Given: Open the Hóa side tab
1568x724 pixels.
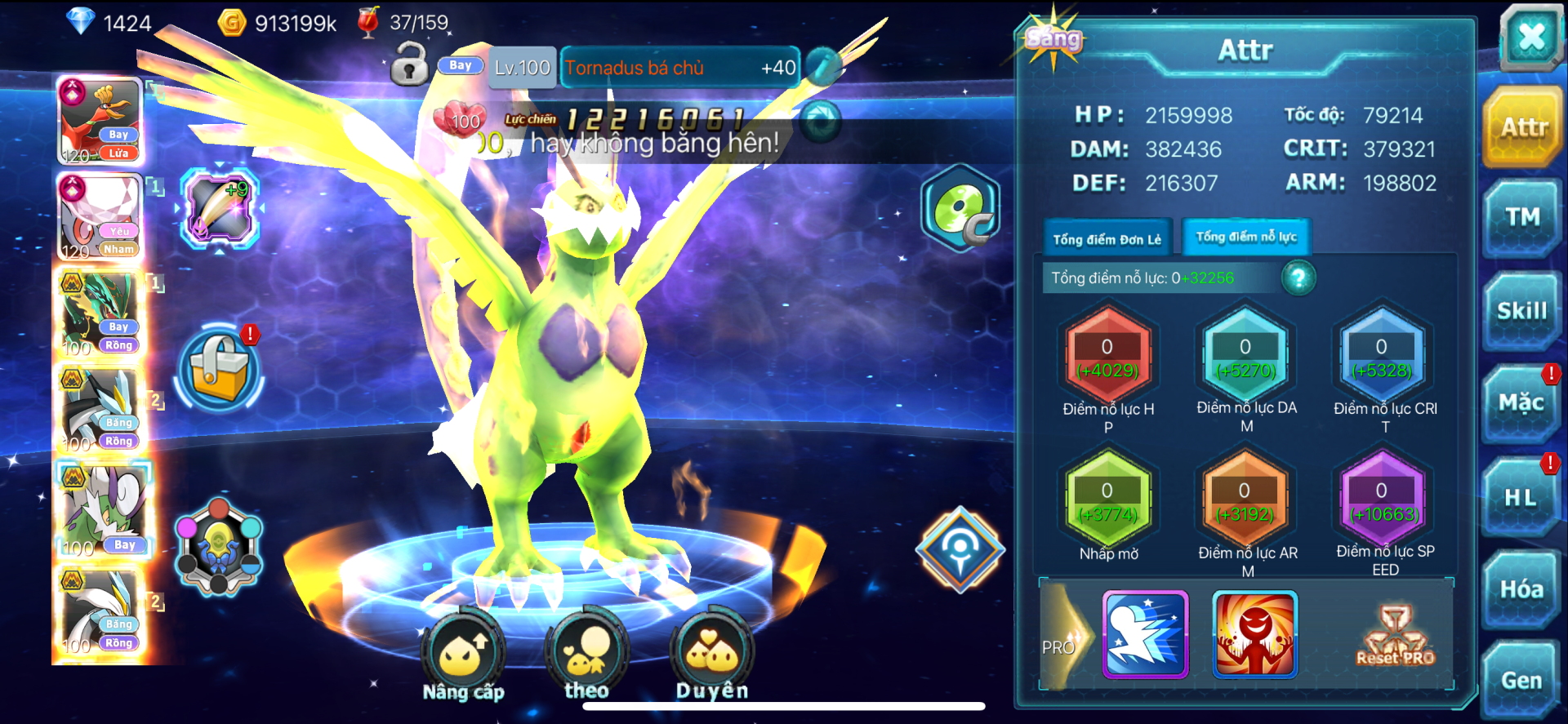Looking at the screenshot, I should (x=1521, y=589).
